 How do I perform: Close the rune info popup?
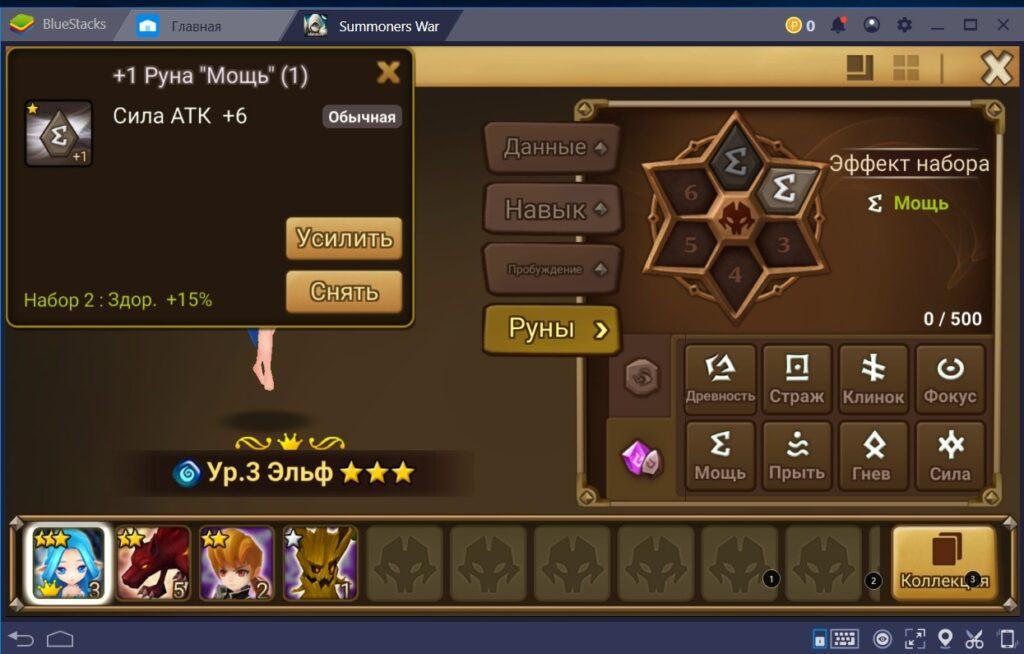tap(387, 72)
